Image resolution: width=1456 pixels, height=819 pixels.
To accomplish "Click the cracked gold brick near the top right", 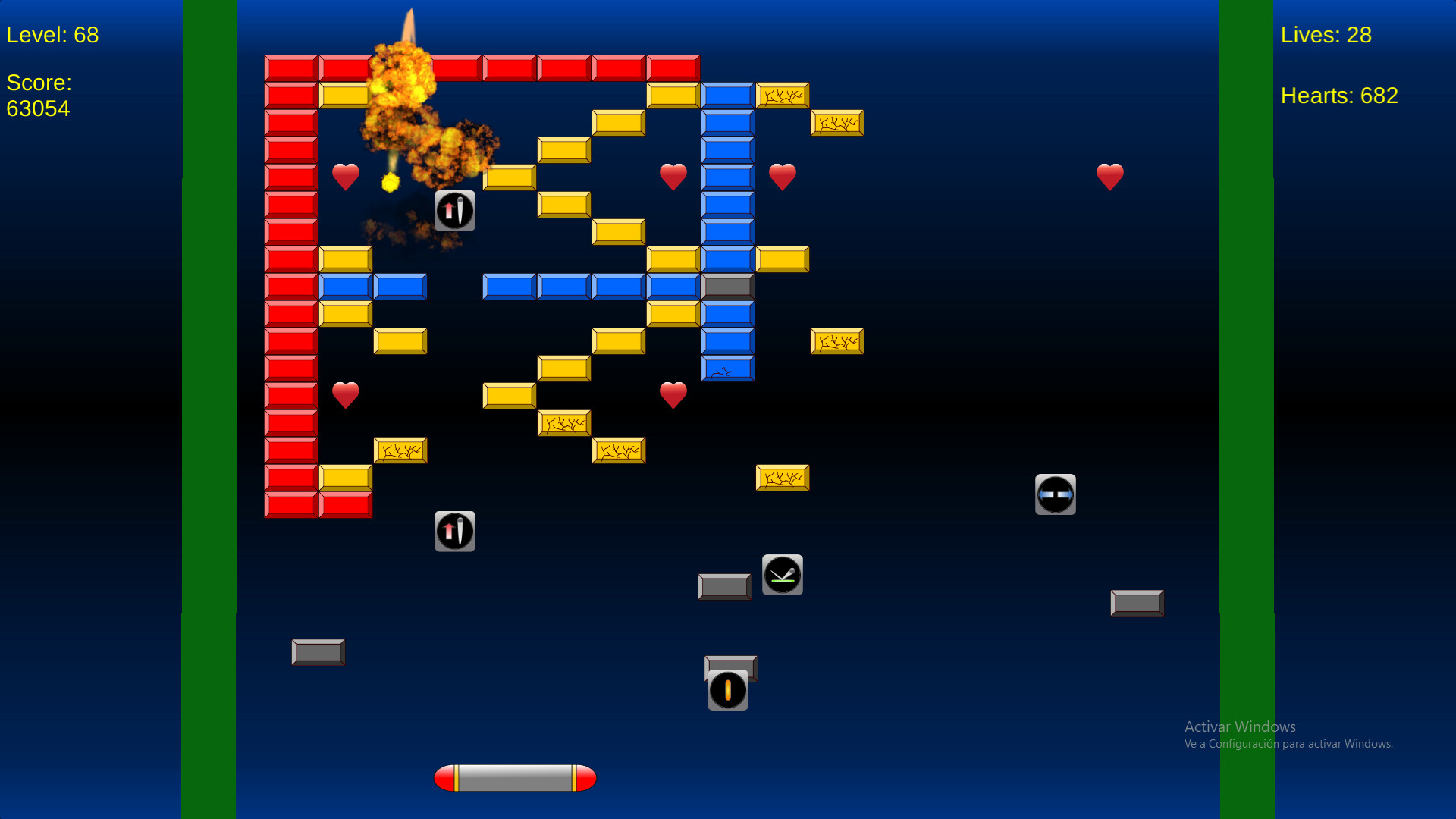I will click(836, 123).
